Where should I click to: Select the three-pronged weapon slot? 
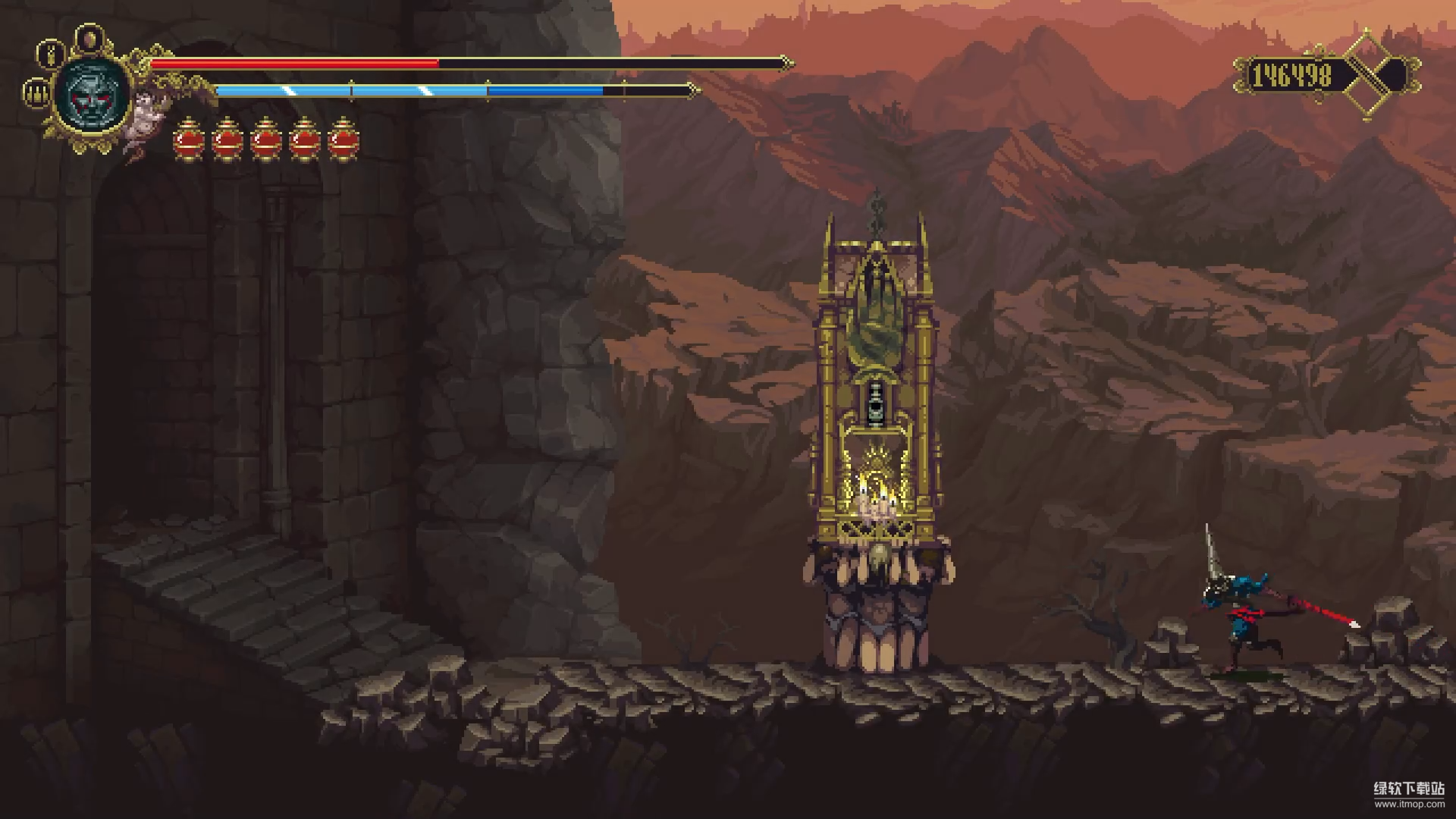[x=35, y=93]
